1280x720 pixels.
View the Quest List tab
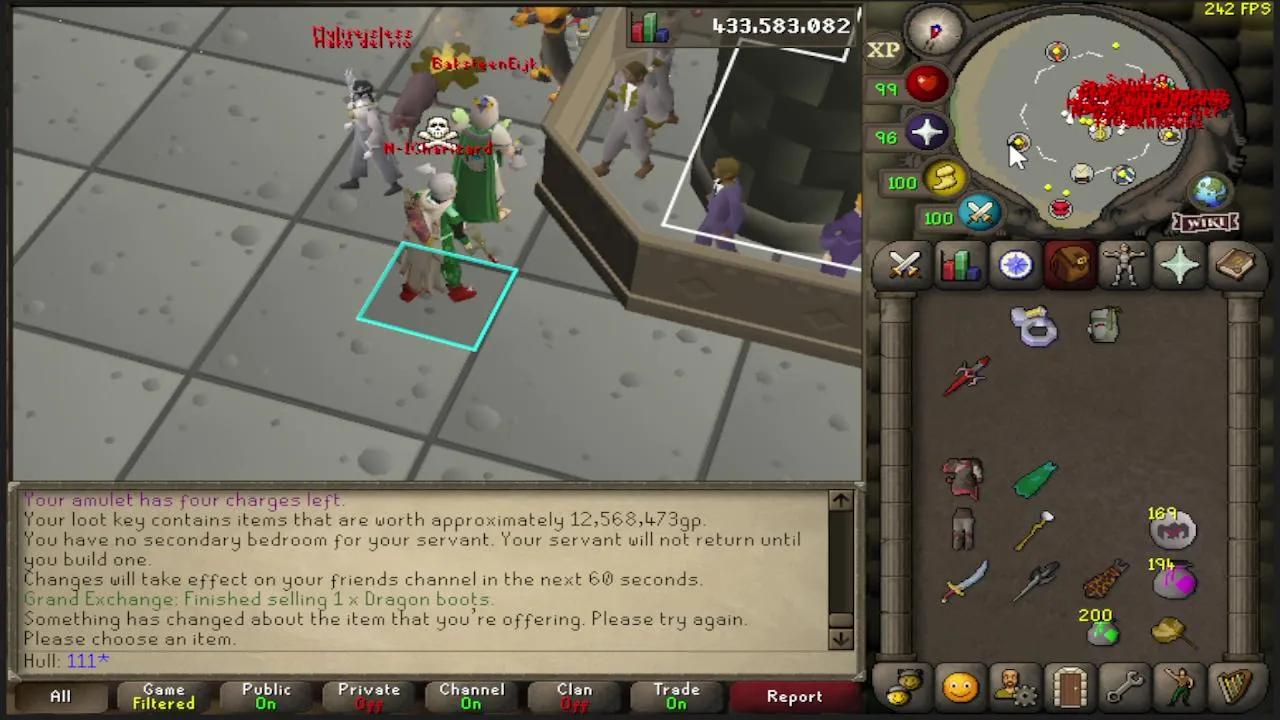click(x=1014, y=264)
